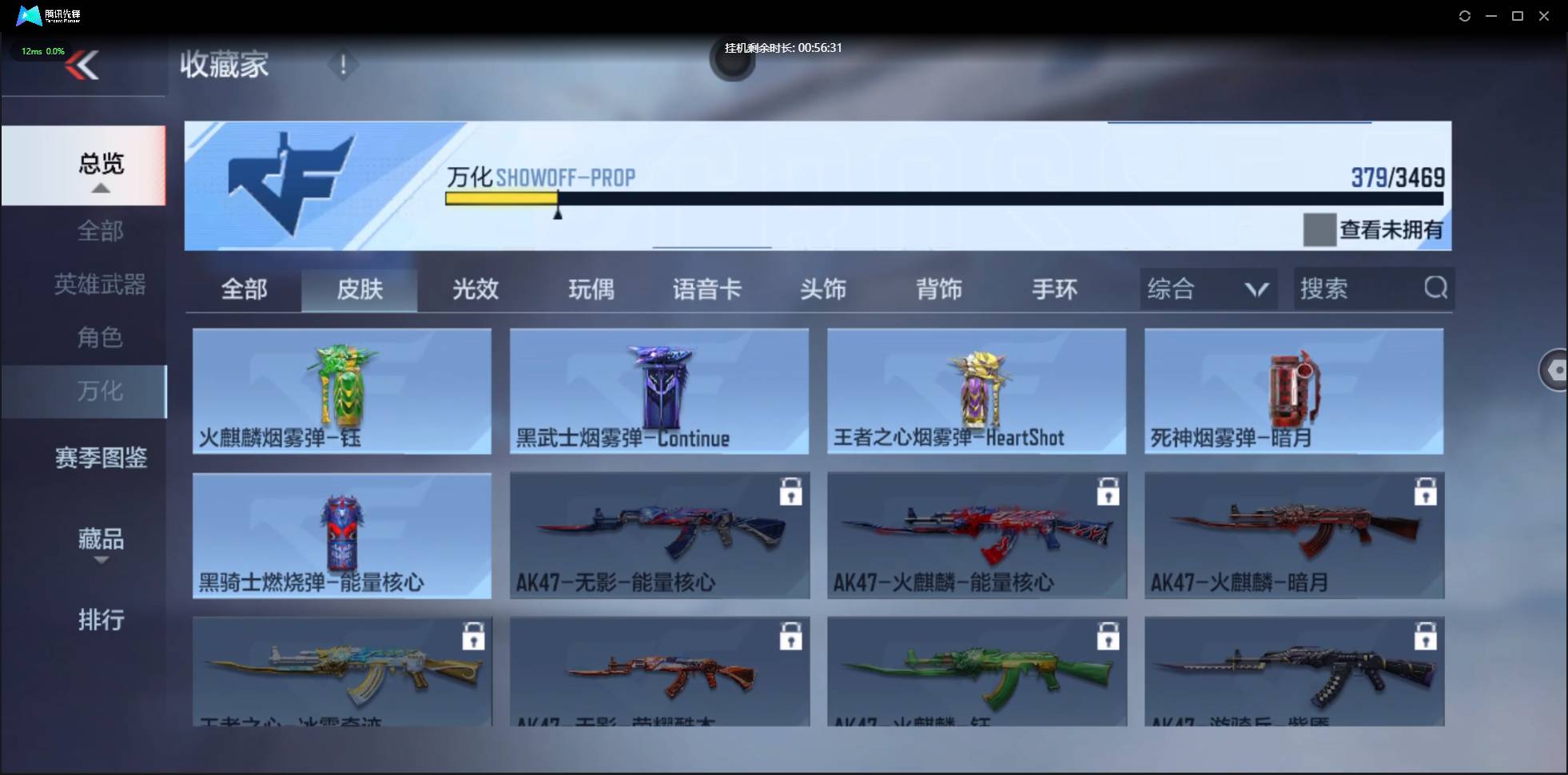
Task: Enable the 查看未拥有 checkbox
Action: (1320, 229)
